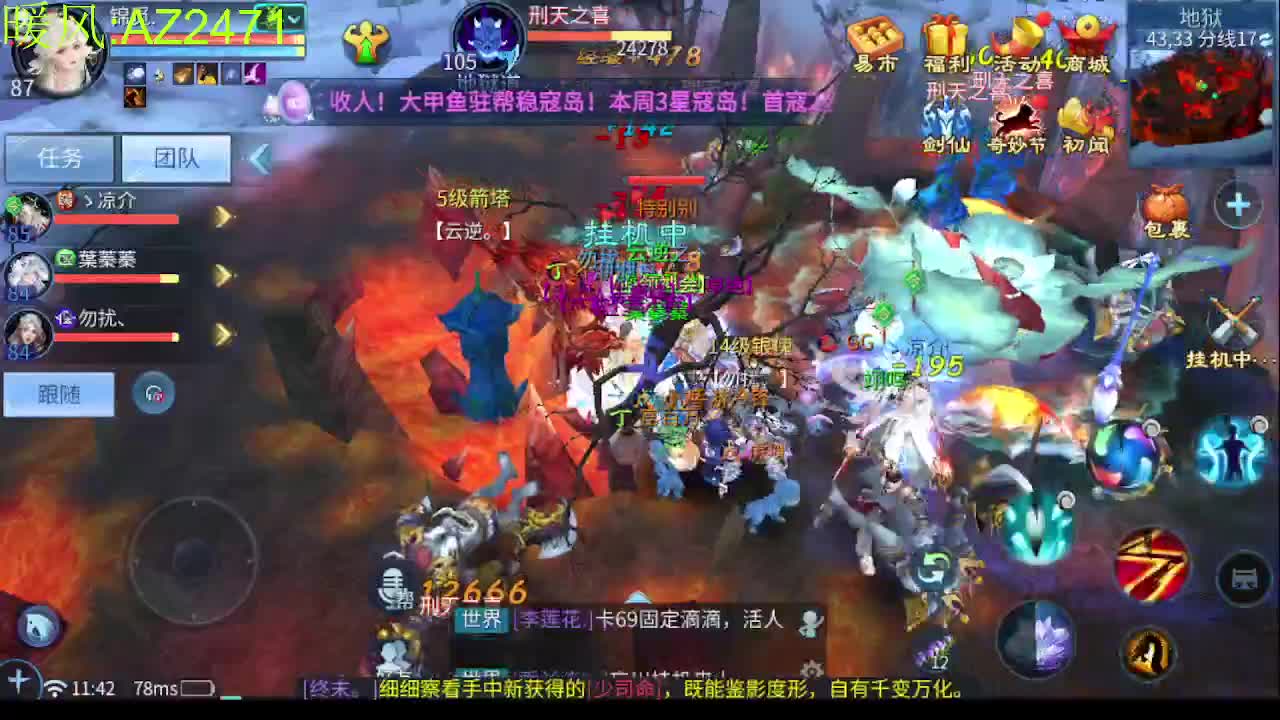Switch to the 任务 tab

click(x=58, y=158)
